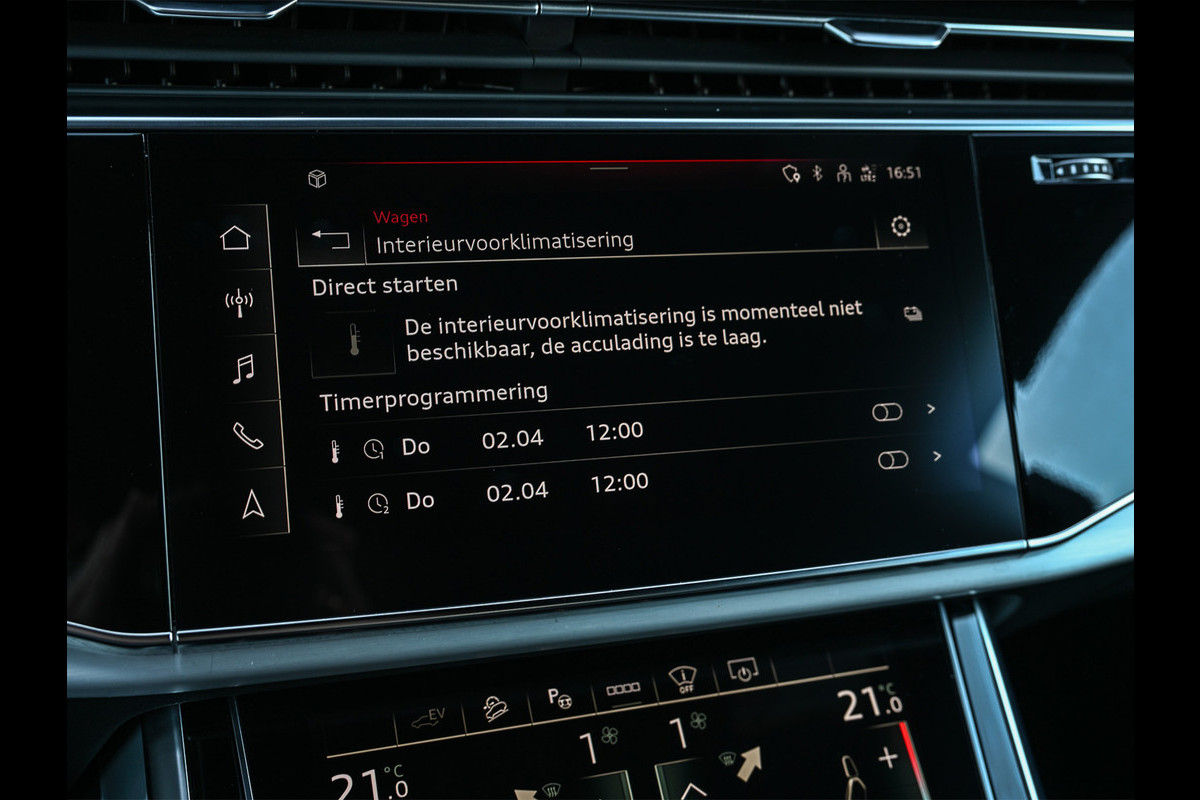
Task: Open the radio antenna menu
Action: pos(238,302)
